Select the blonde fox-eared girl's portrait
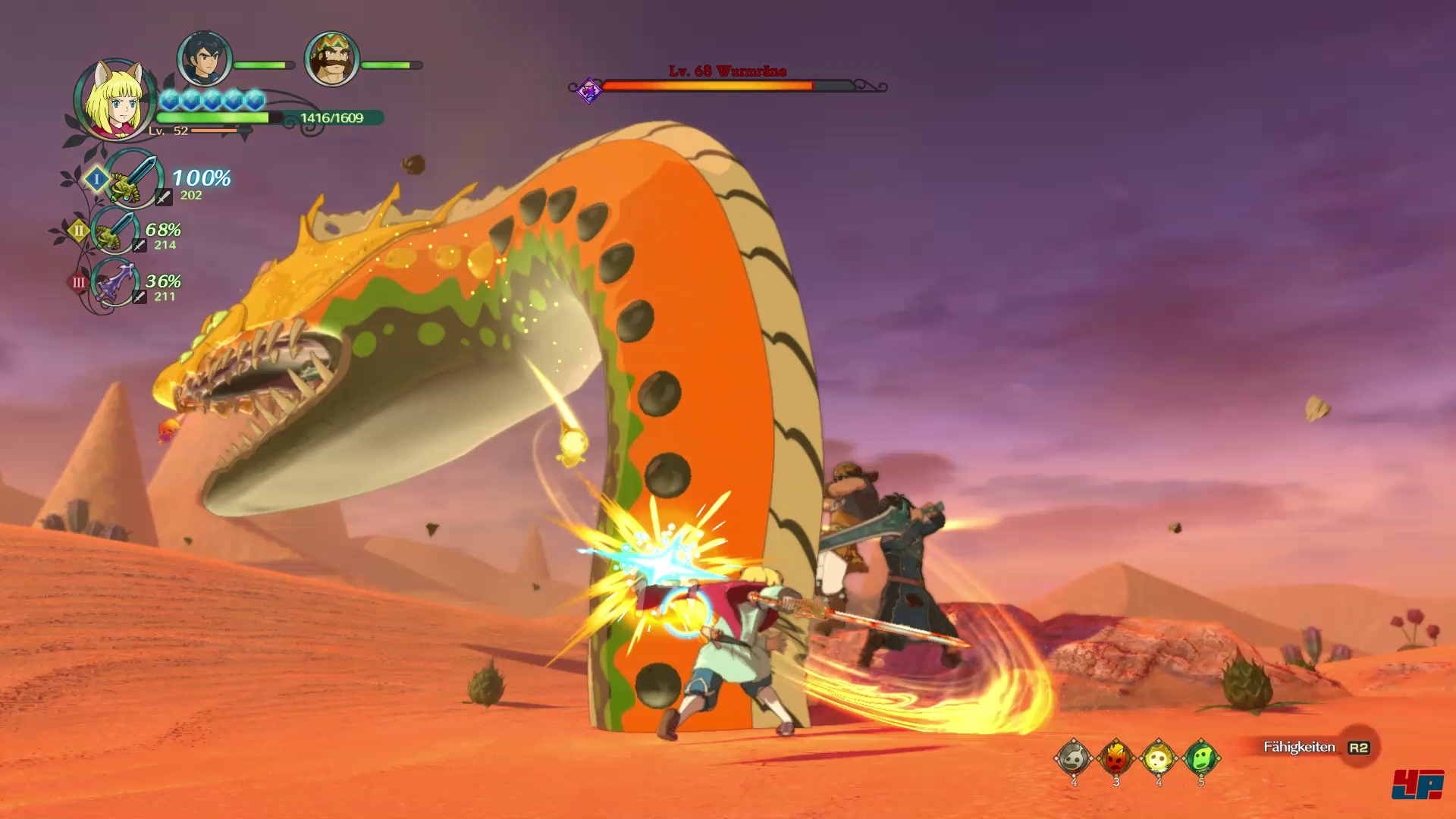This screenshot has height=819, width=1456. pyautogui.click(x=114, y=100)
